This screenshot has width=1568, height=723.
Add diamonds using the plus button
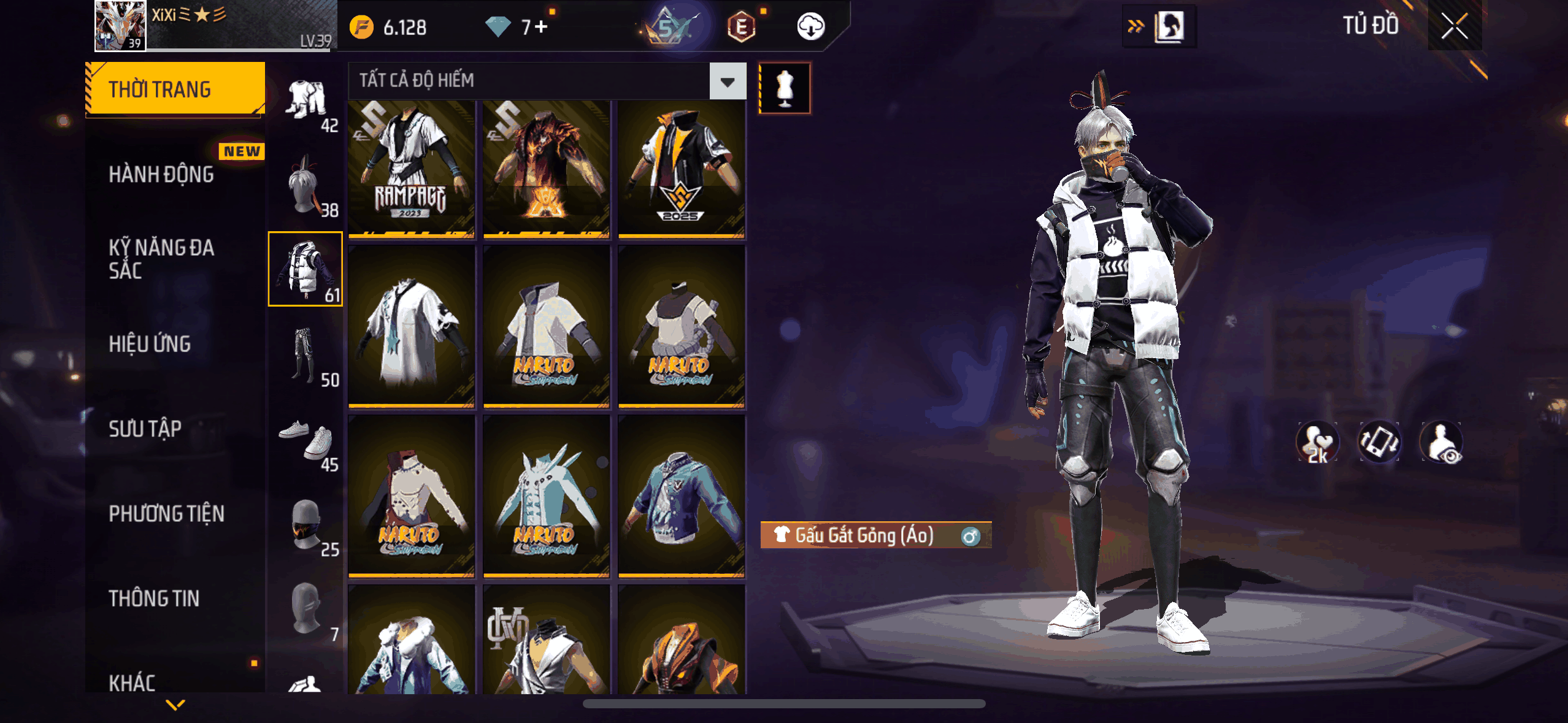pos(541,26)
